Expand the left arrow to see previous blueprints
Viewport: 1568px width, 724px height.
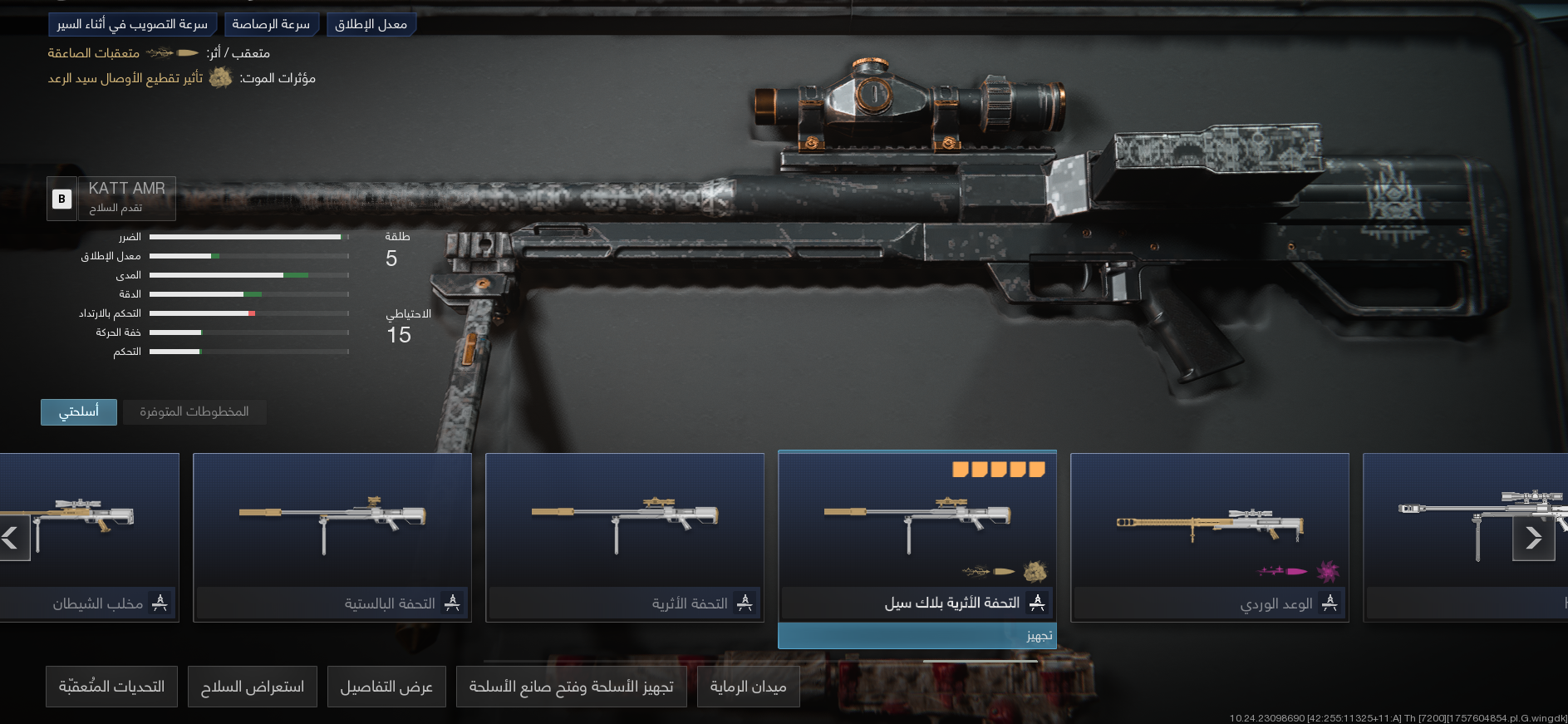pyautogui.click(x=12, y=538)
